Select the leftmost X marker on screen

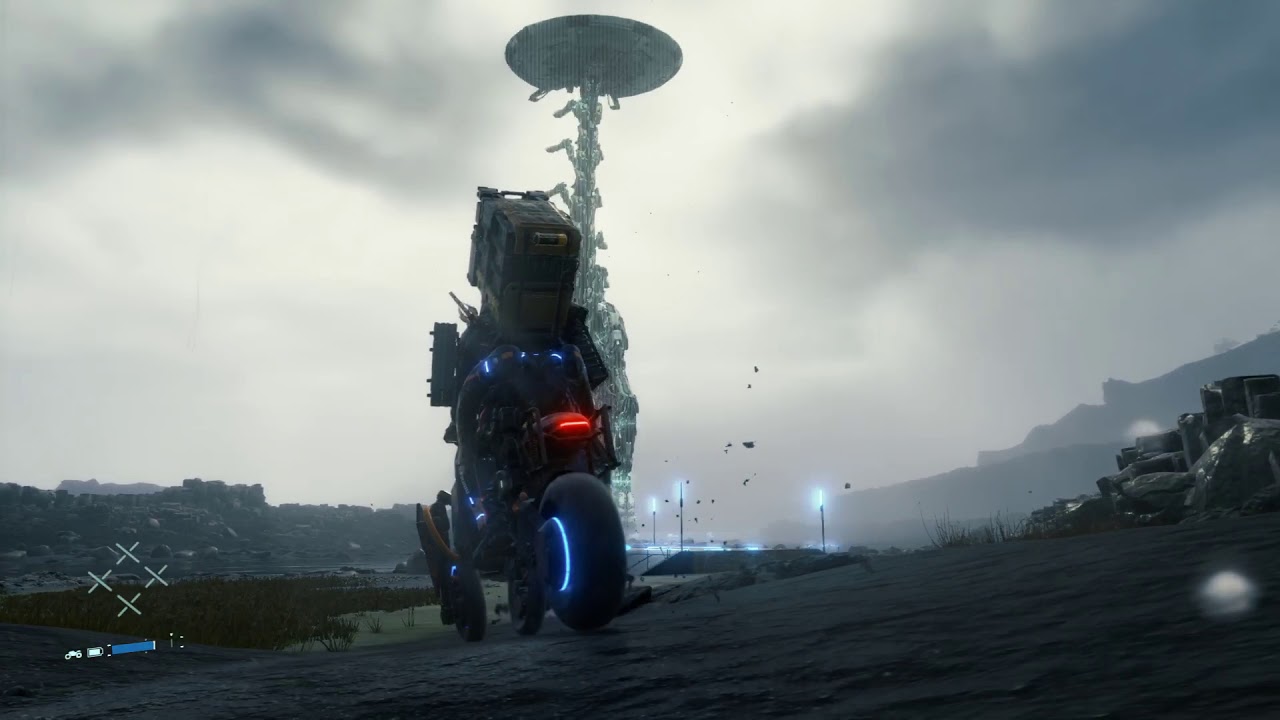coord(100,583)
